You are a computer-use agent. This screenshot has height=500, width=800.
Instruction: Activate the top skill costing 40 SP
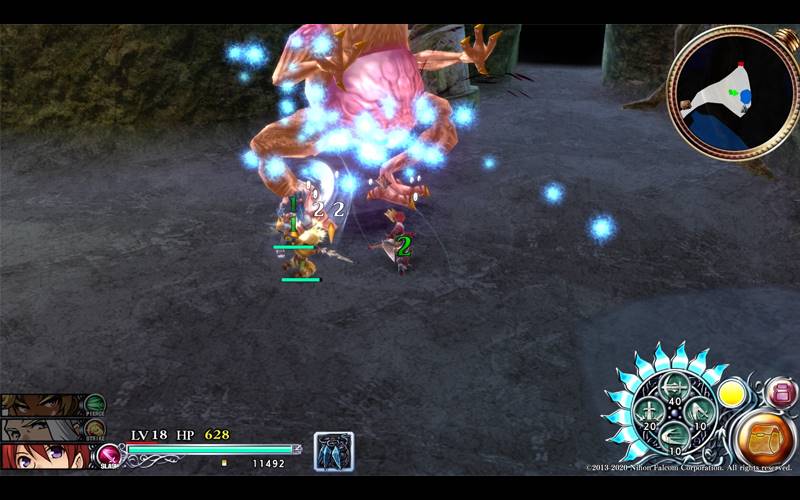tap(675, 386)
